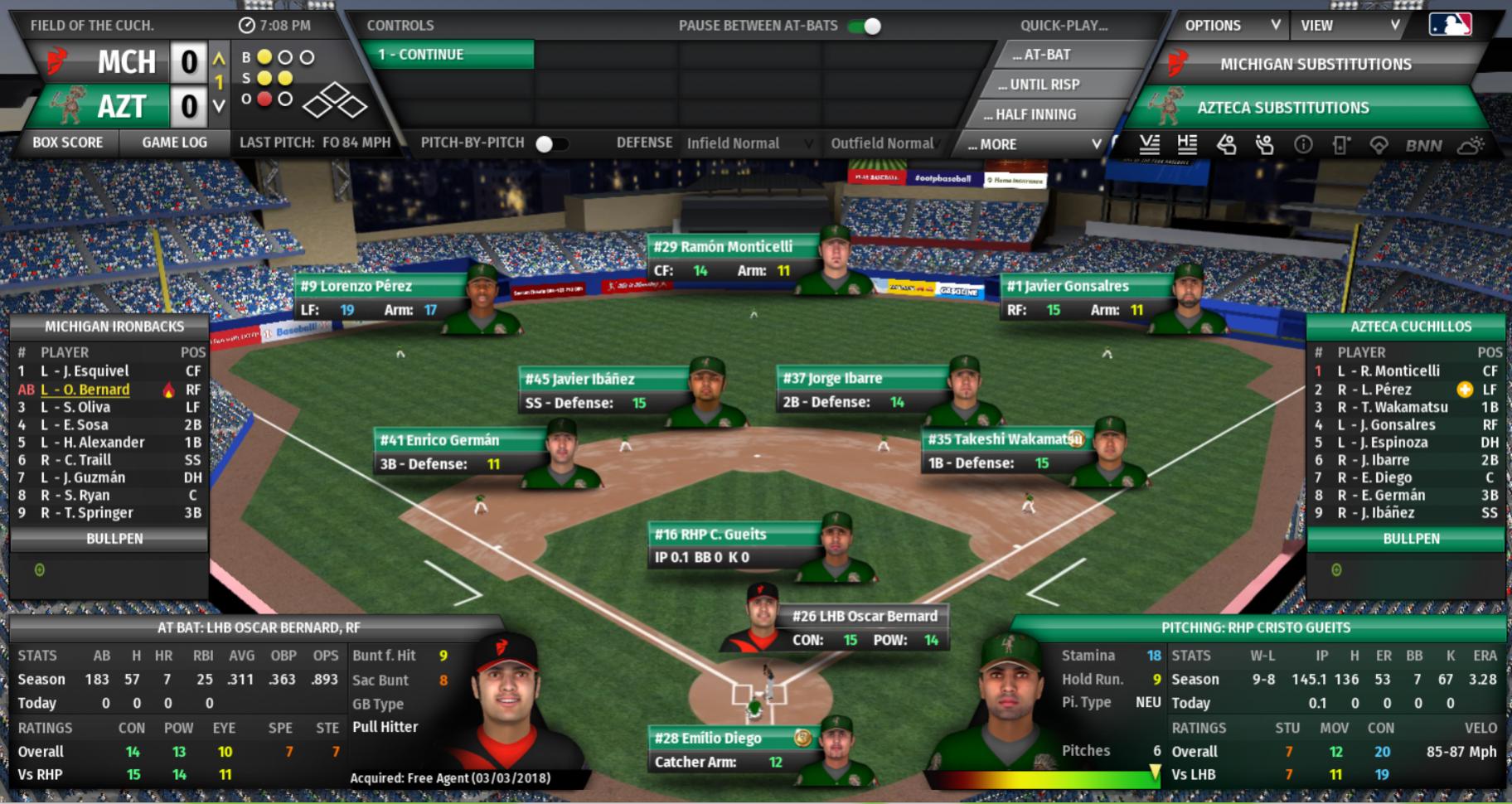Toggle Pause Between At-Bats switch
The width and height of the screenshot is (1512, 804).
(x=865, y=26)
